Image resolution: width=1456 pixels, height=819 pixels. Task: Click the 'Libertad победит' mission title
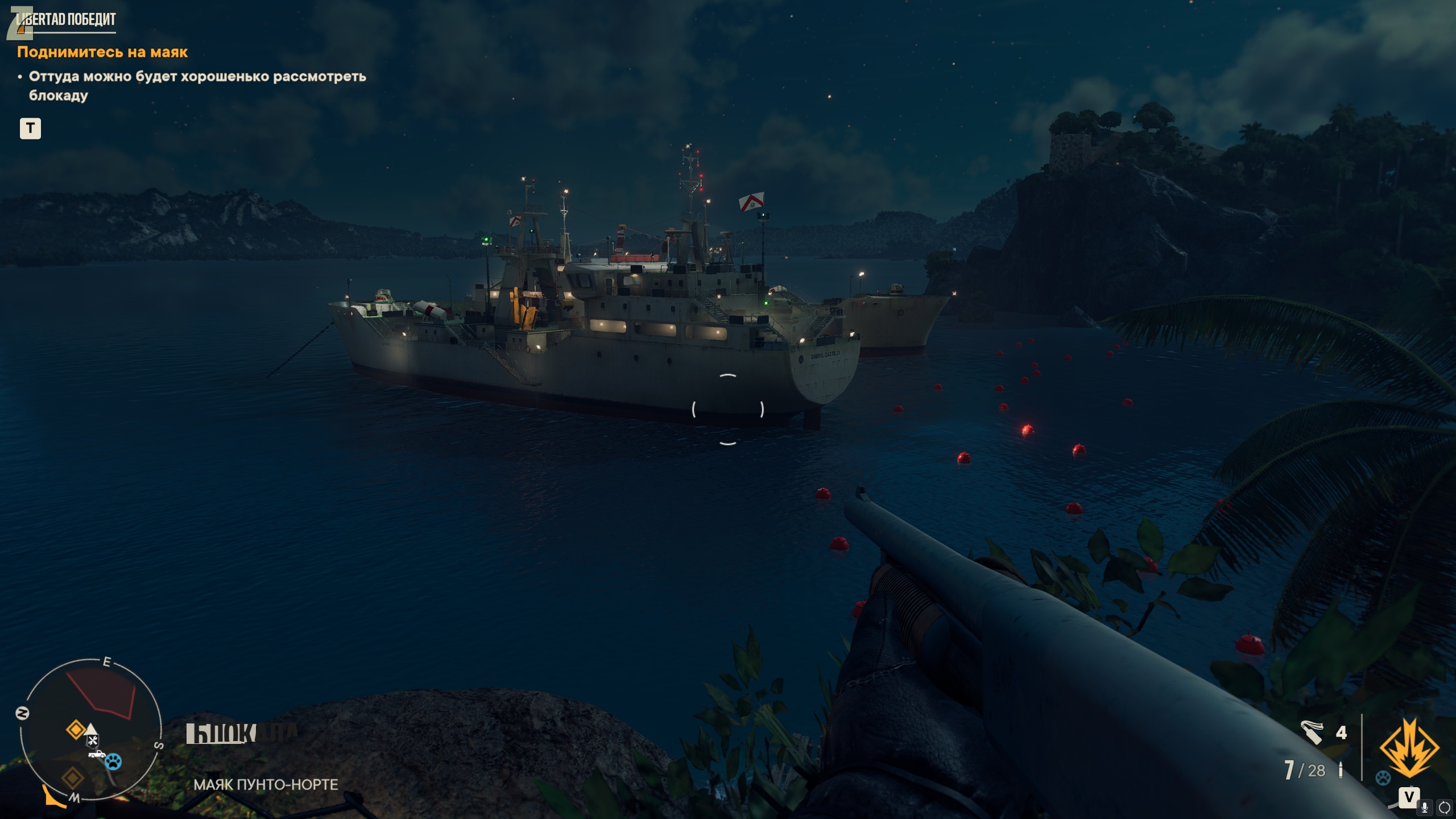point(67,19)
